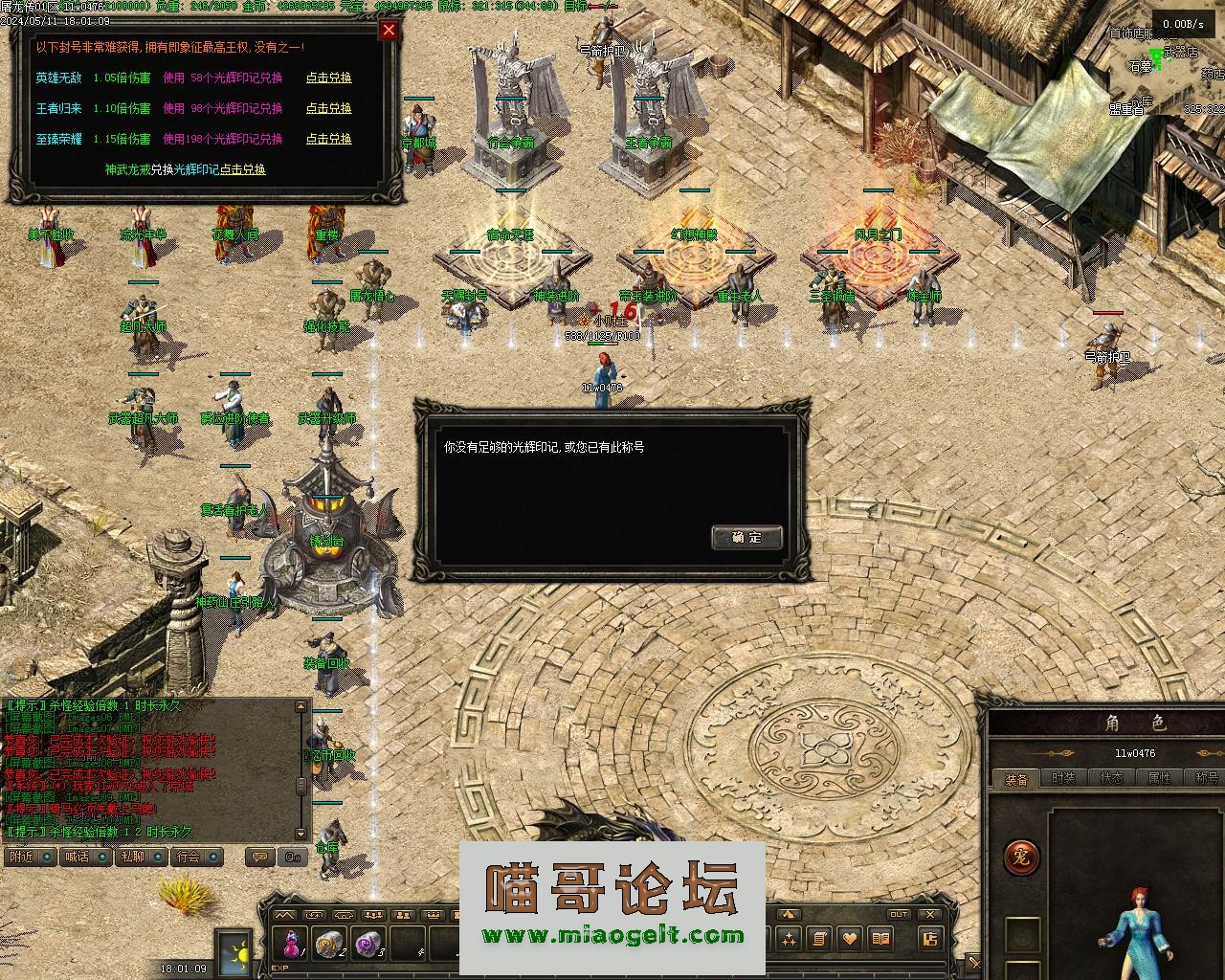Open the heart icon on the toolbar

click(848, 938)
